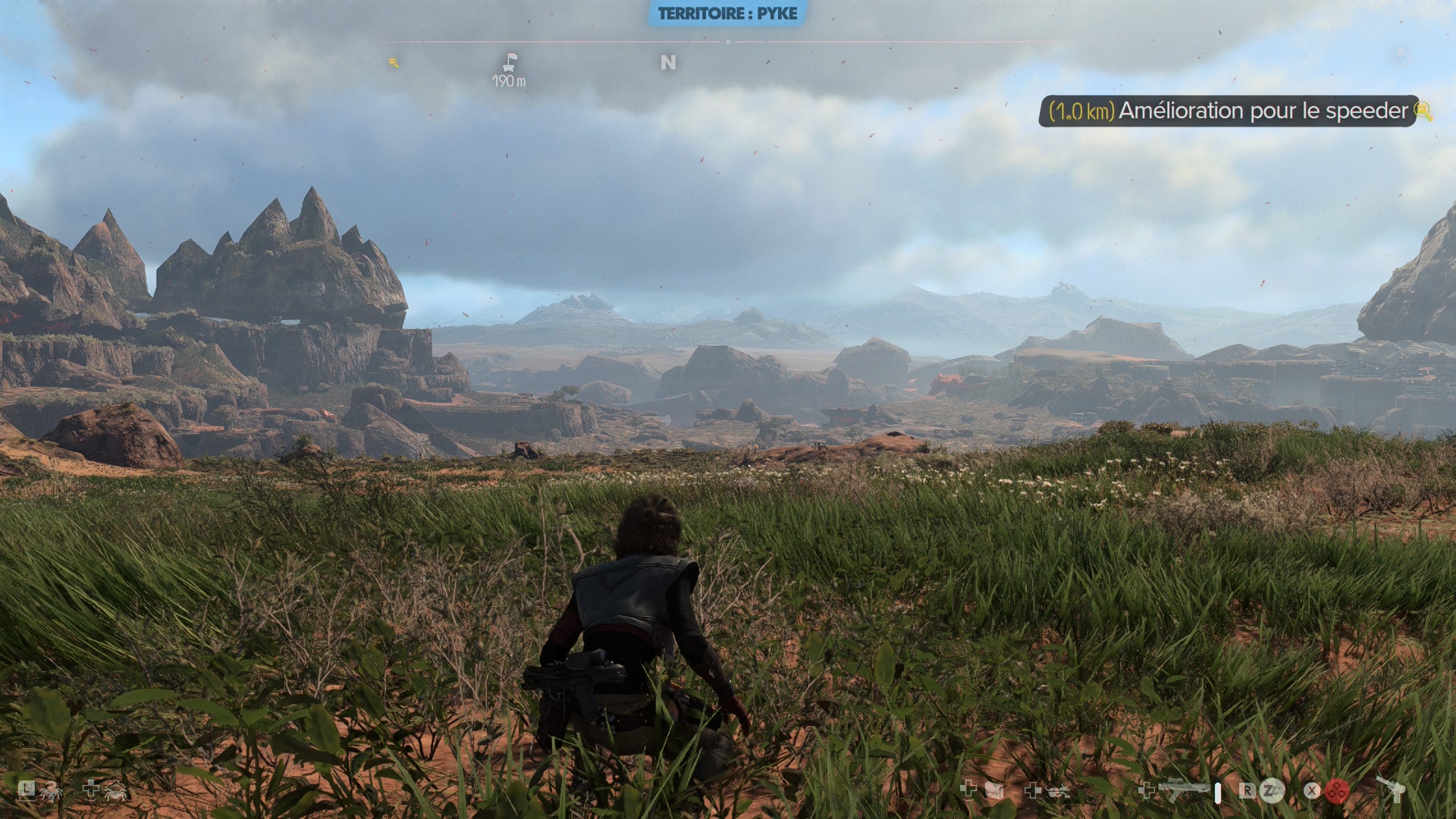Click the flag marker on the compass
The image size is (1456, 819).
click(510, 62)
